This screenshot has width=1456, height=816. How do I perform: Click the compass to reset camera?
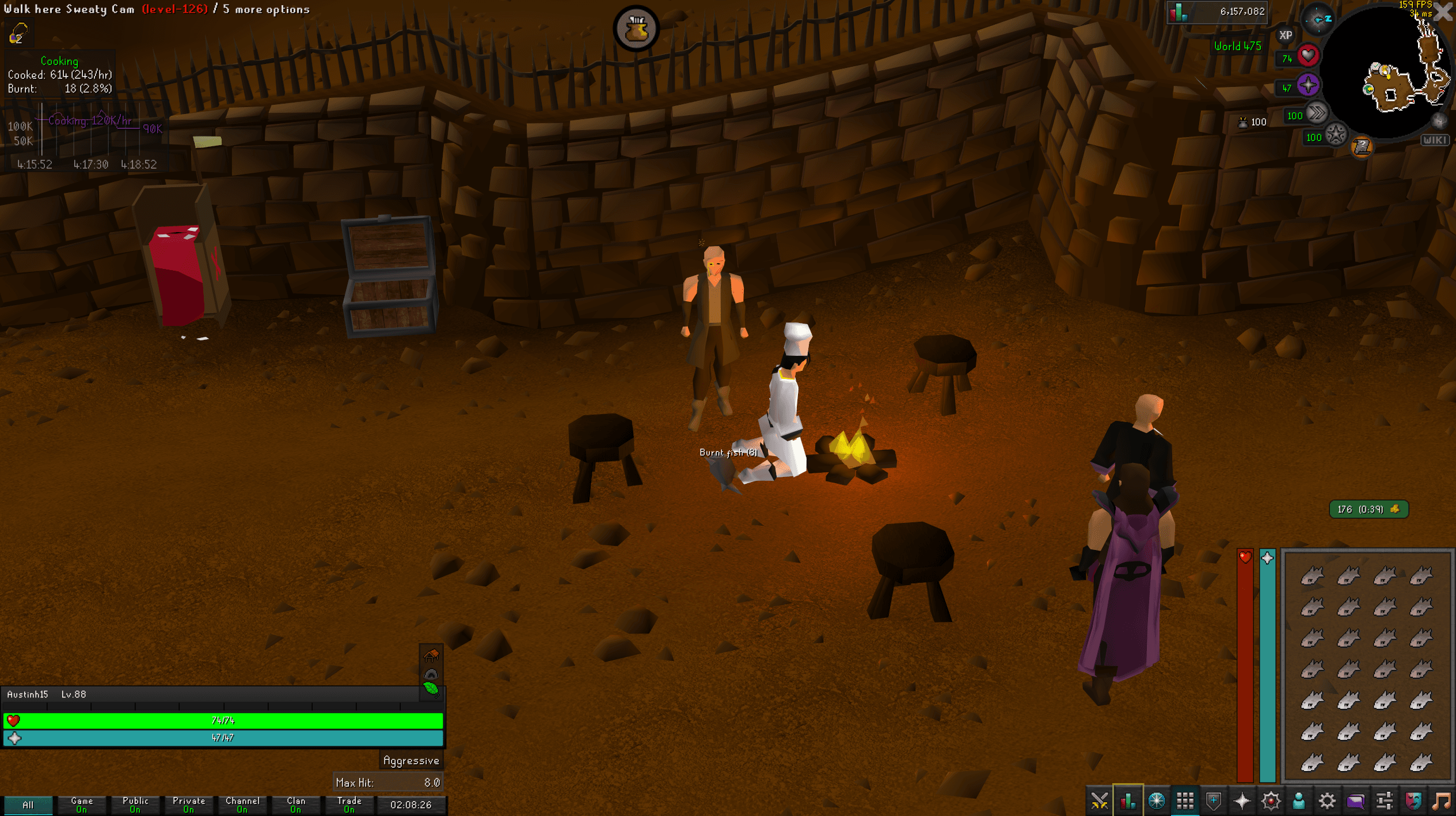click(x=1318, y=20)
